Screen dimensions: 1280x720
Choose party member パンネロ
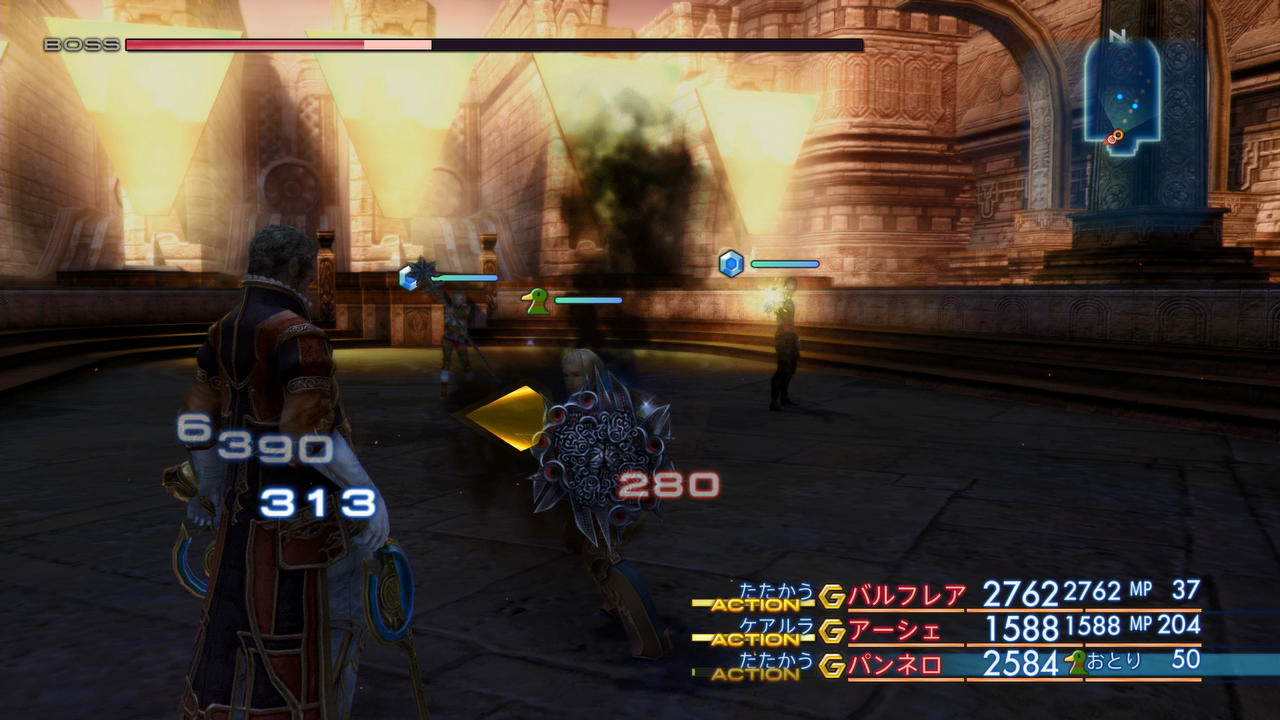[x=894, y=665]
